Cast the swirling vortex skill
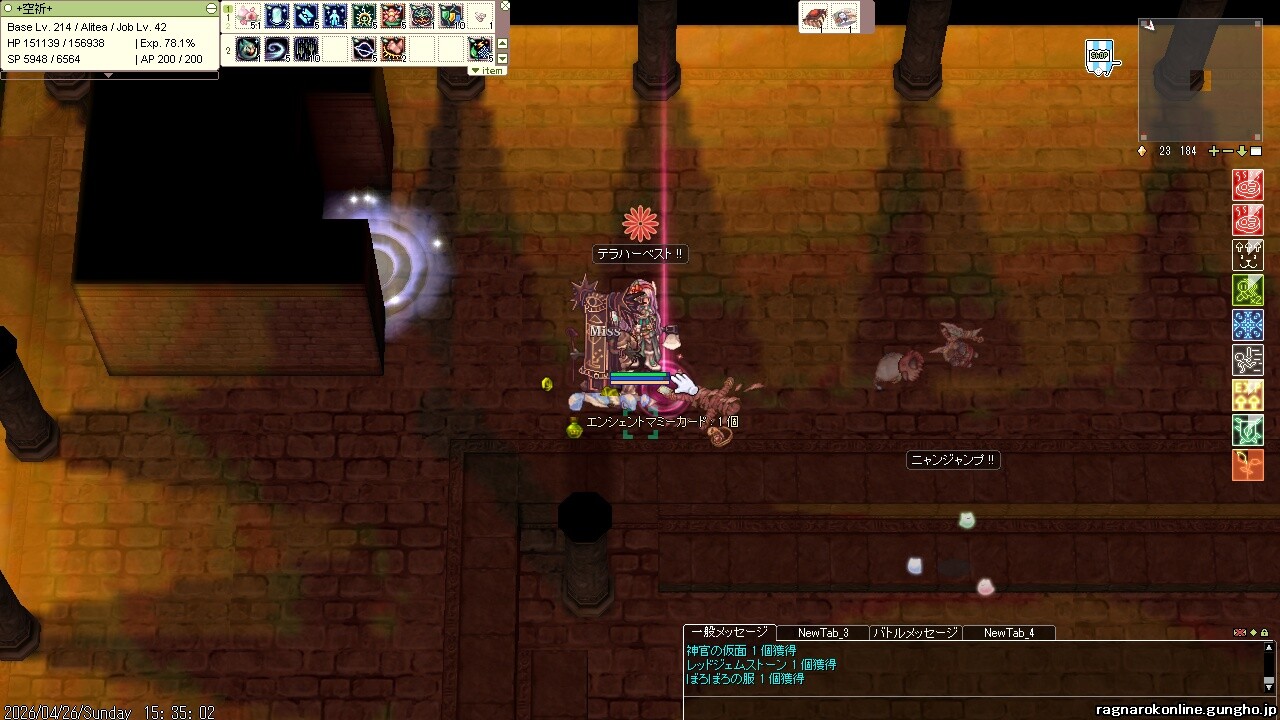 277,48
